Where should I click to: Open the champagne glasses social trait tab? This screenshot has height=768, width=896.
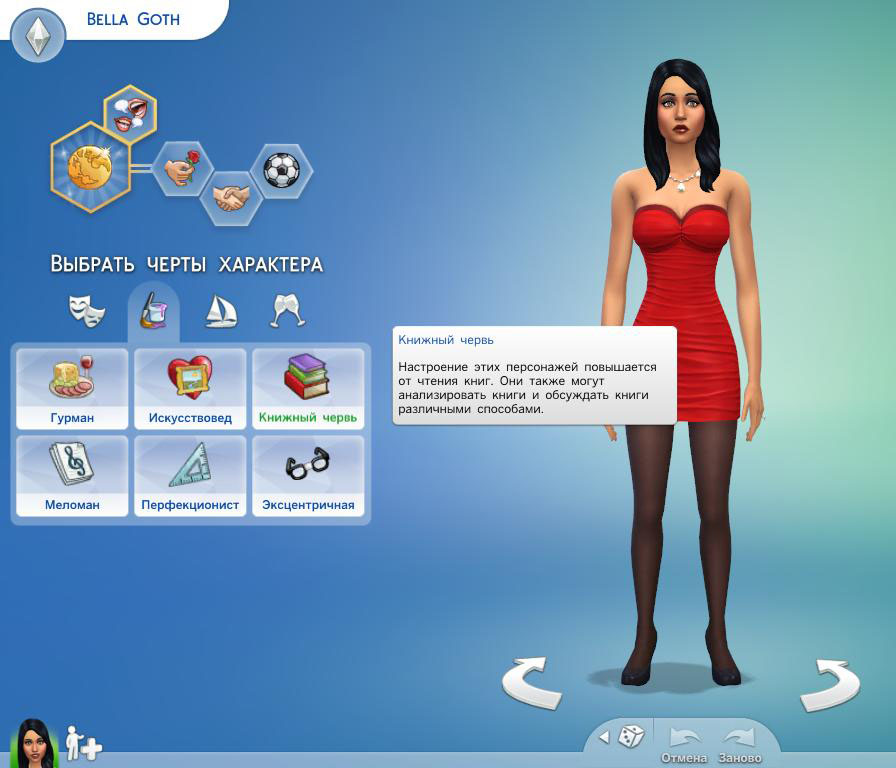[x=287, y=310]
